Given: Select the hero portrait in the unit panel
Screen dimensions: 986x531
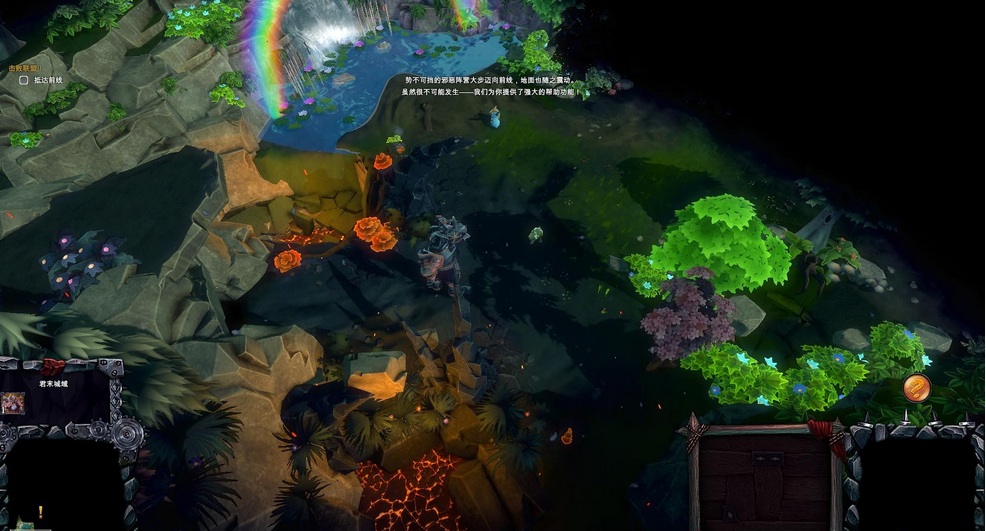Looking at the screenshot, I should 14,403.
